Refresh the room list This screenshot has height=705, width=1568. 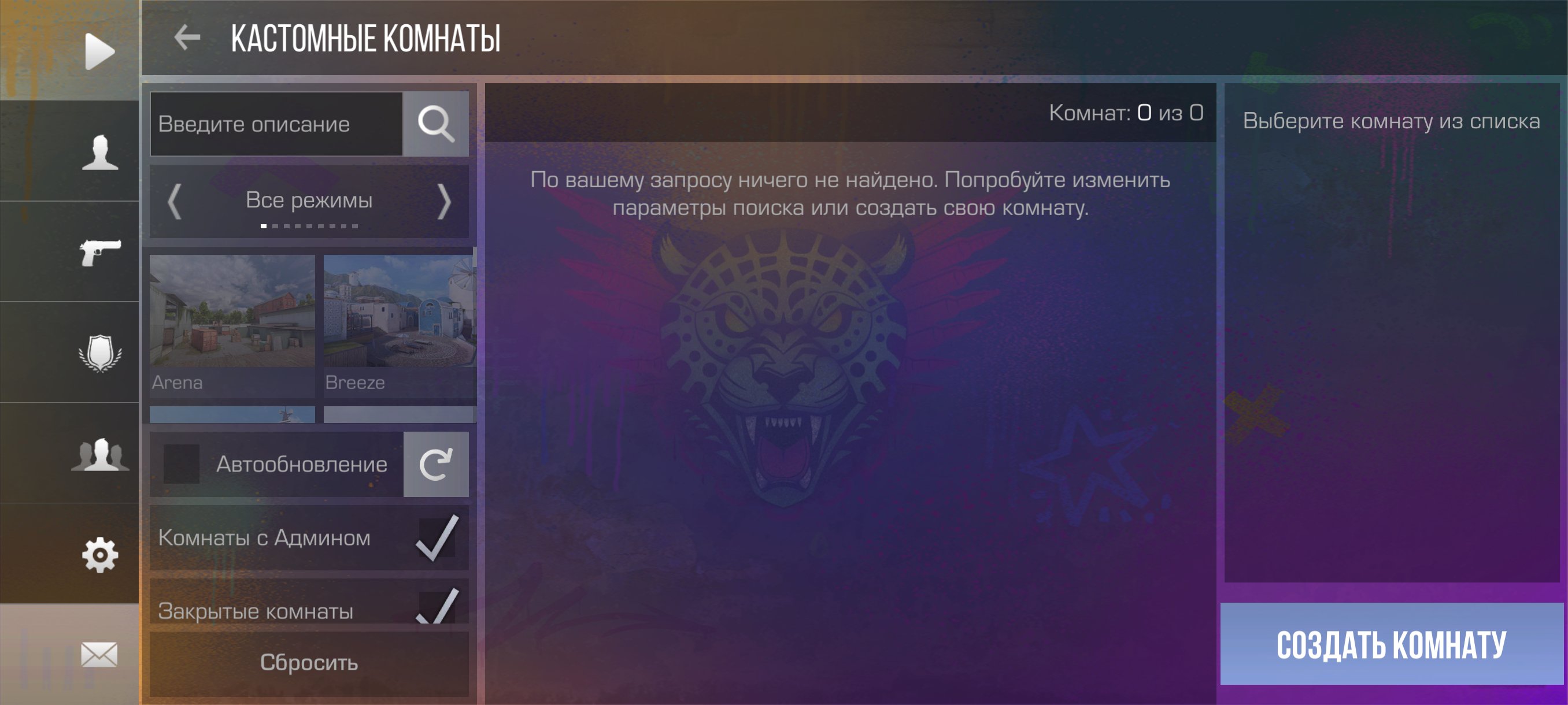coord(436,464)
